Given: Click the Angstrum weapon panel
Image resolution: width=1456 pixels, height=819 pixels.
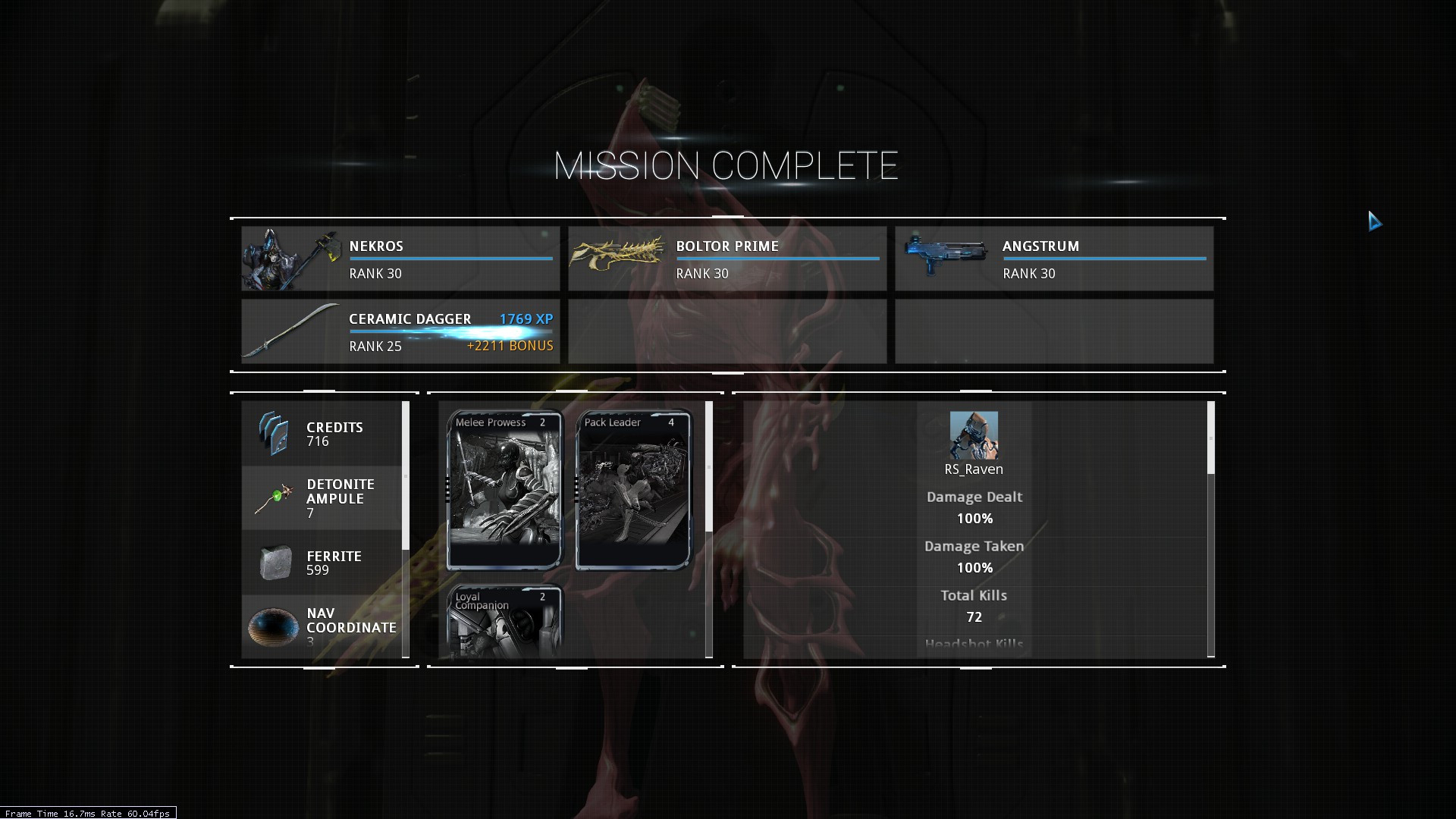Looking at the screenshot, I should [1054, 259].
